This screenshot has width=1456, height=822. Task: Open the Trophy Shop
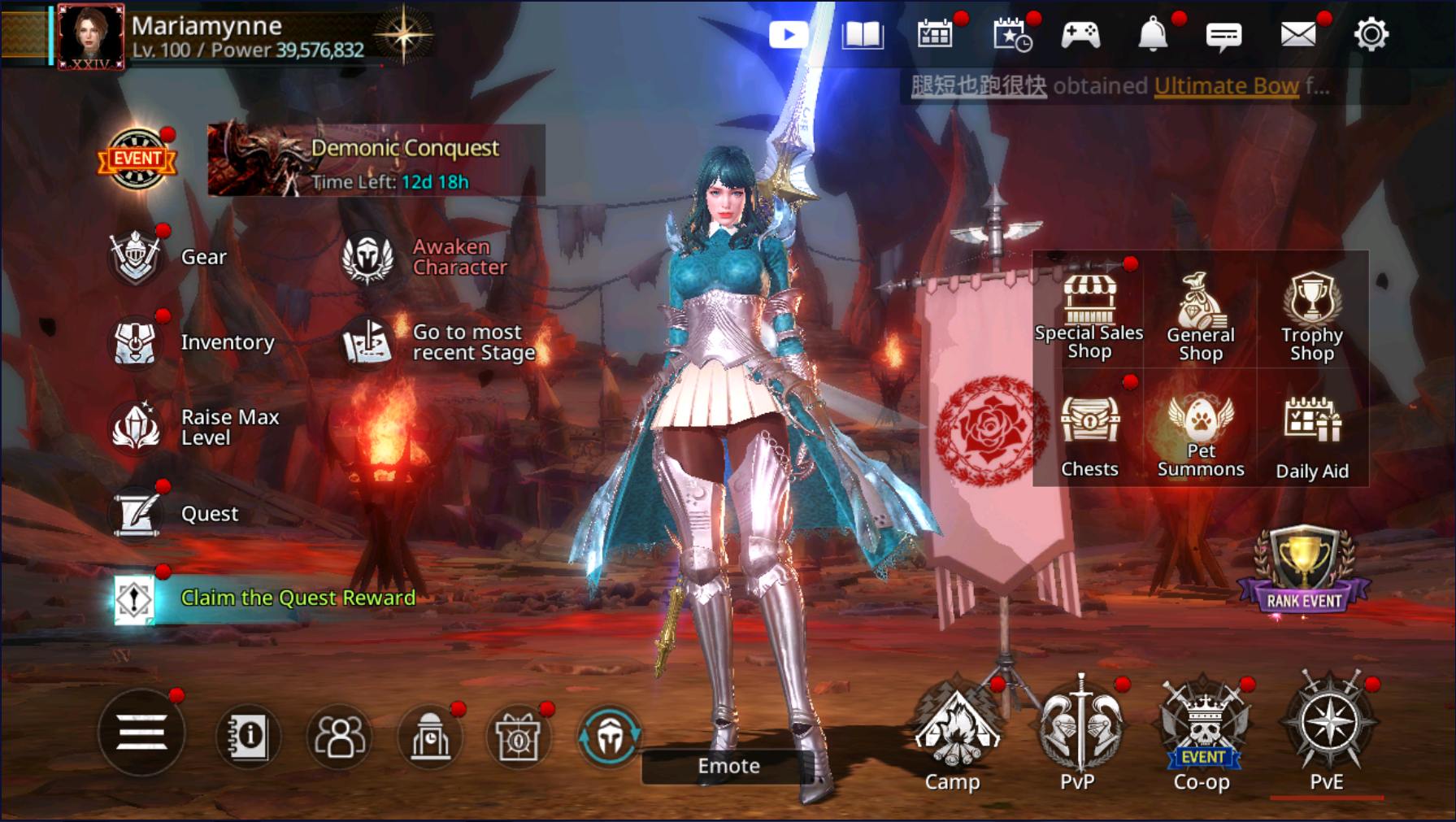pos(1311,315)
